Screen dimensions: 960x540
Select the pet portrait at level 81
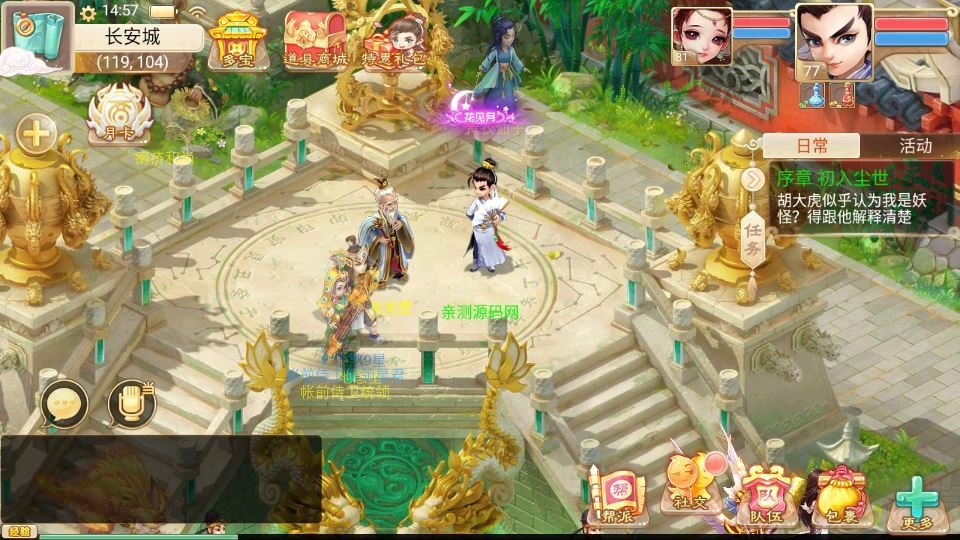click(700, 35)
